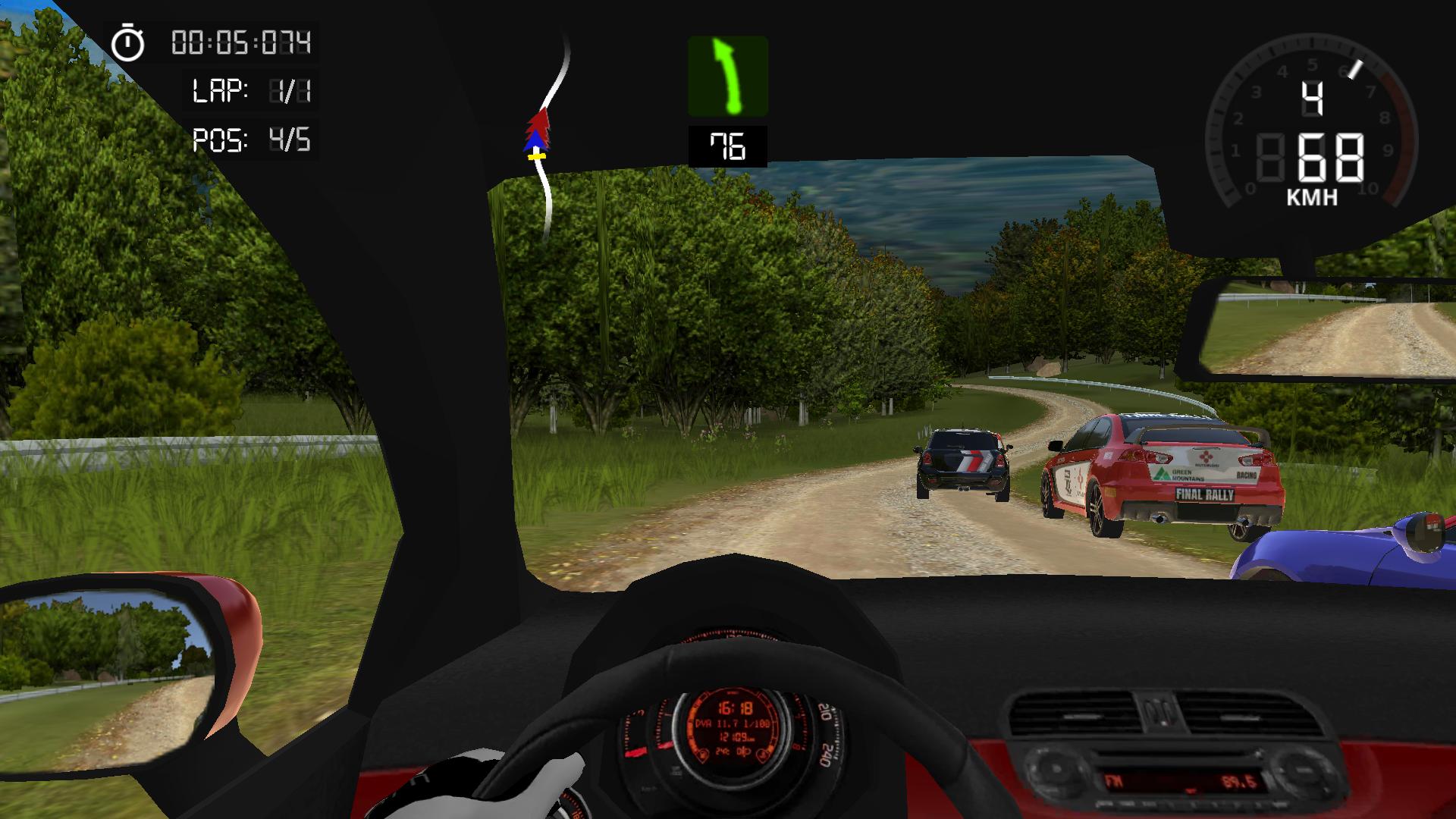The width and height of the screenshot is (1456, 819).
Task: Toggle the rear-view mirror display
Action: 1327,326
